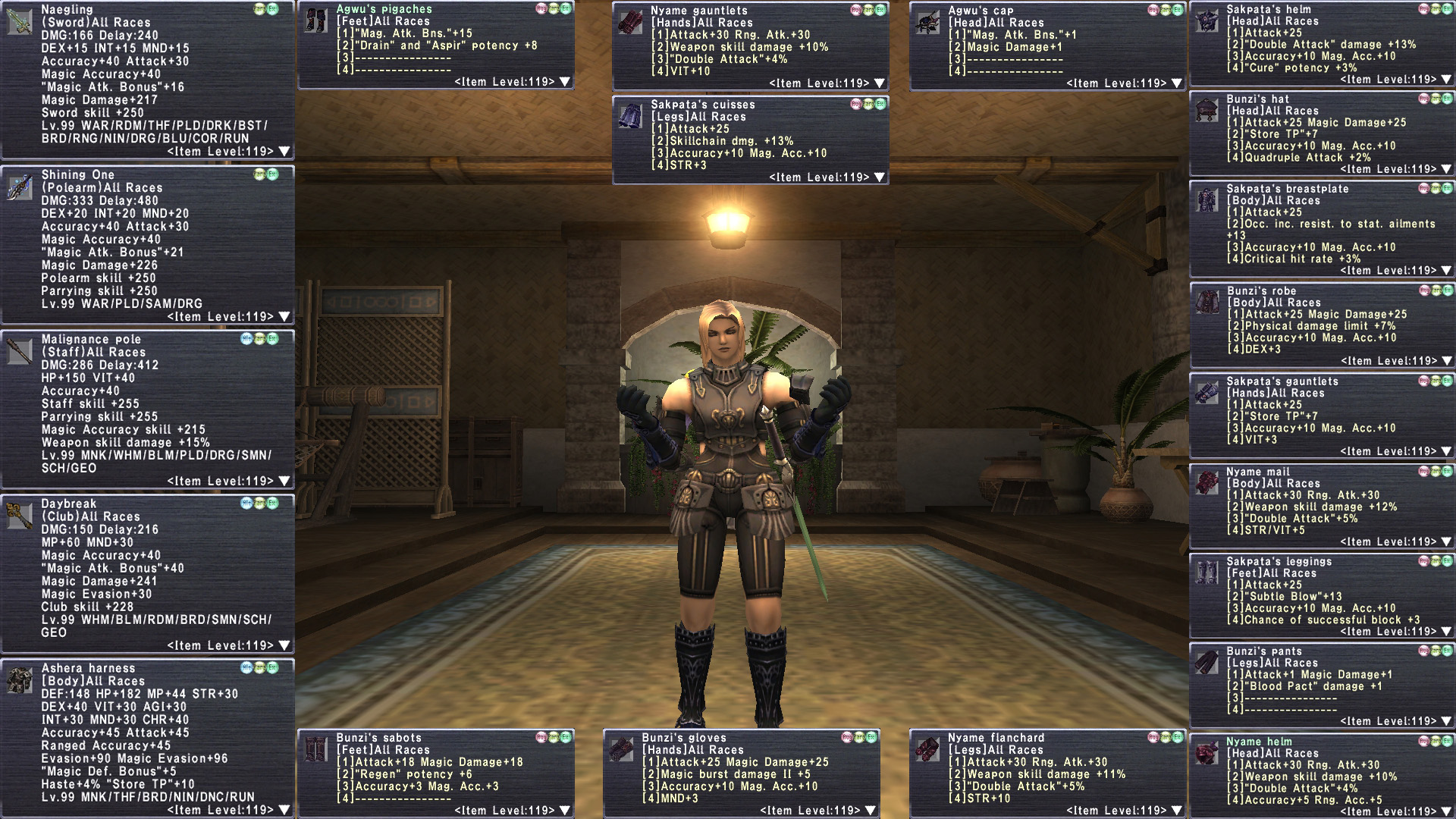Choose the Malignance pole staff icon
Viewport: 1456px width, 819px height.
(x=19, y=351)
